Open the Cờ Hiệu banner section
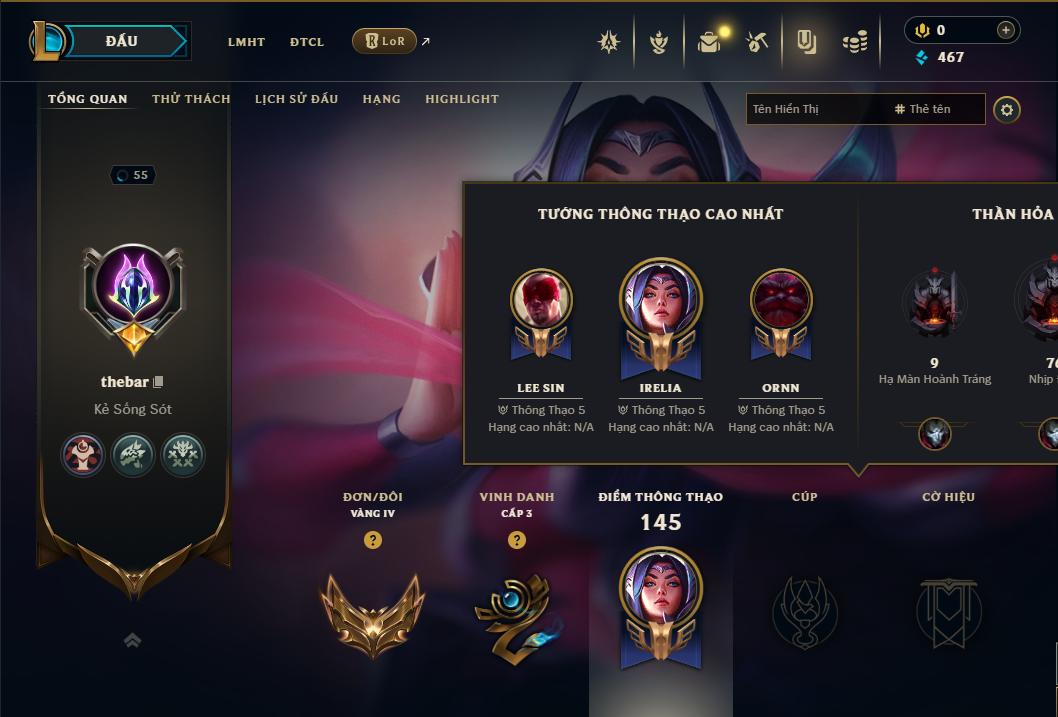The image size is (1058, 717). click(x=948, y=612)
